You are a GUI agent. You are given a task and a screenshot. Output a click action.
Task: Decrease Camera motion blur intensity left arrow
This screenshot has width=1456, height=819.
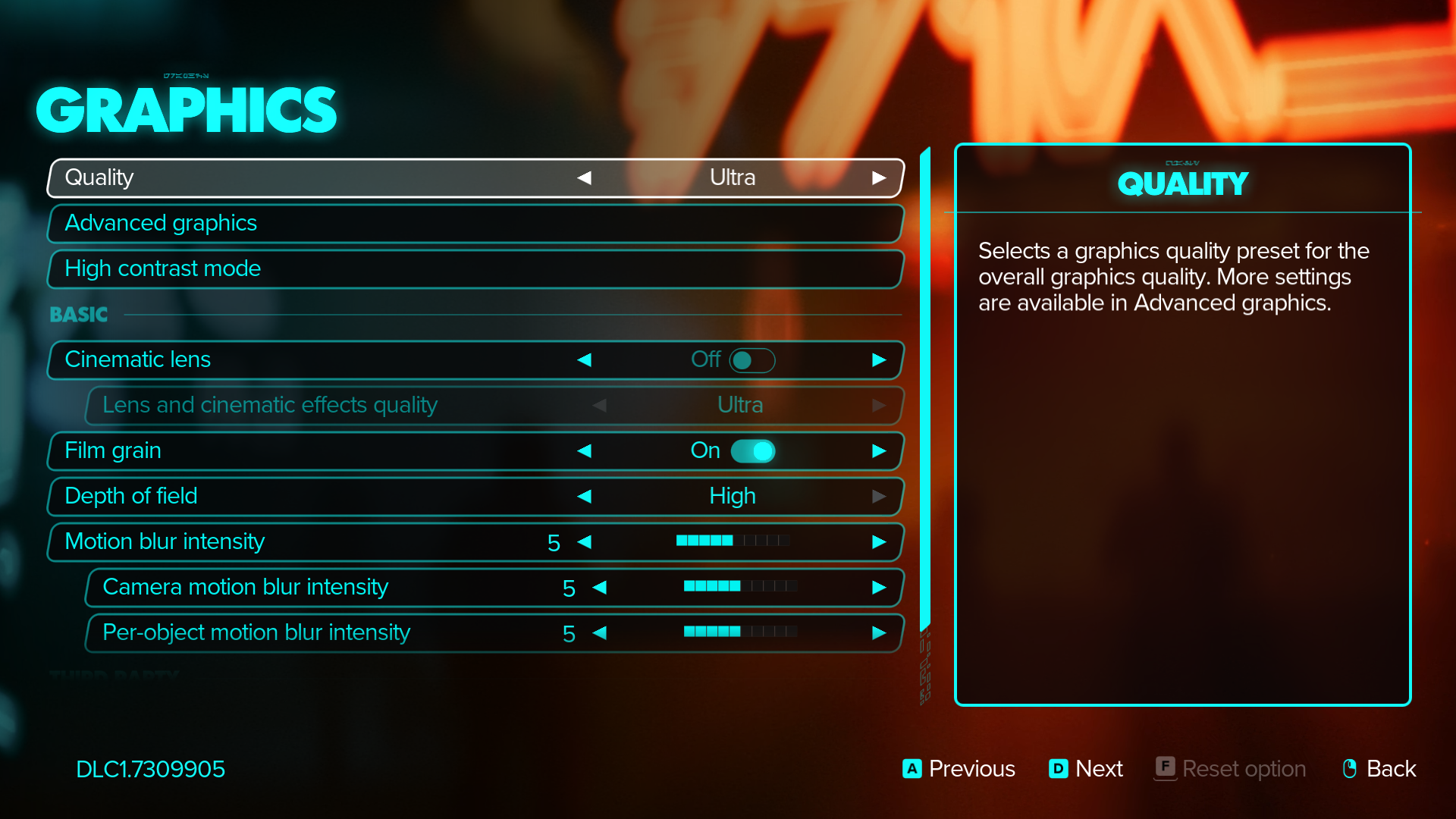(599, 587)
